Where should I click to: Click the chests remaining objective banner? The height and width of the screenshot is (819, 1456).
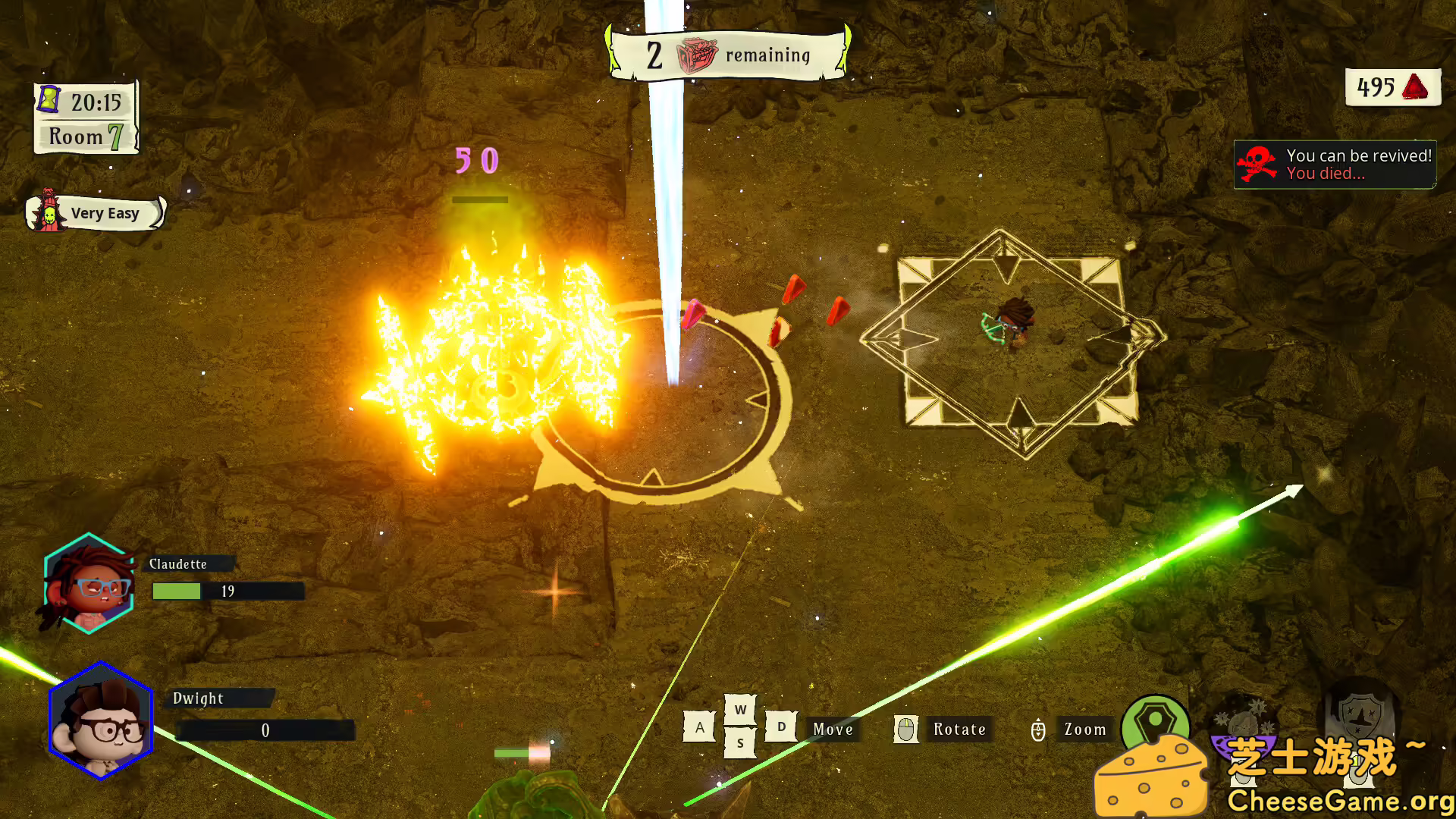coord(728,55)
